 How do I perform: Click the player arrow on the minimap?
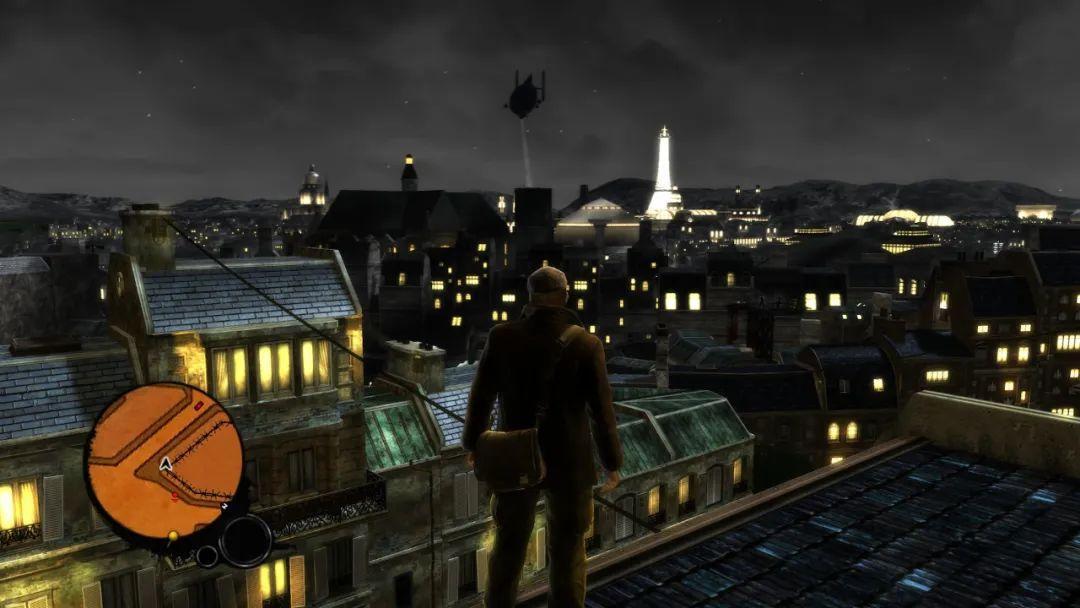[166, 464]
